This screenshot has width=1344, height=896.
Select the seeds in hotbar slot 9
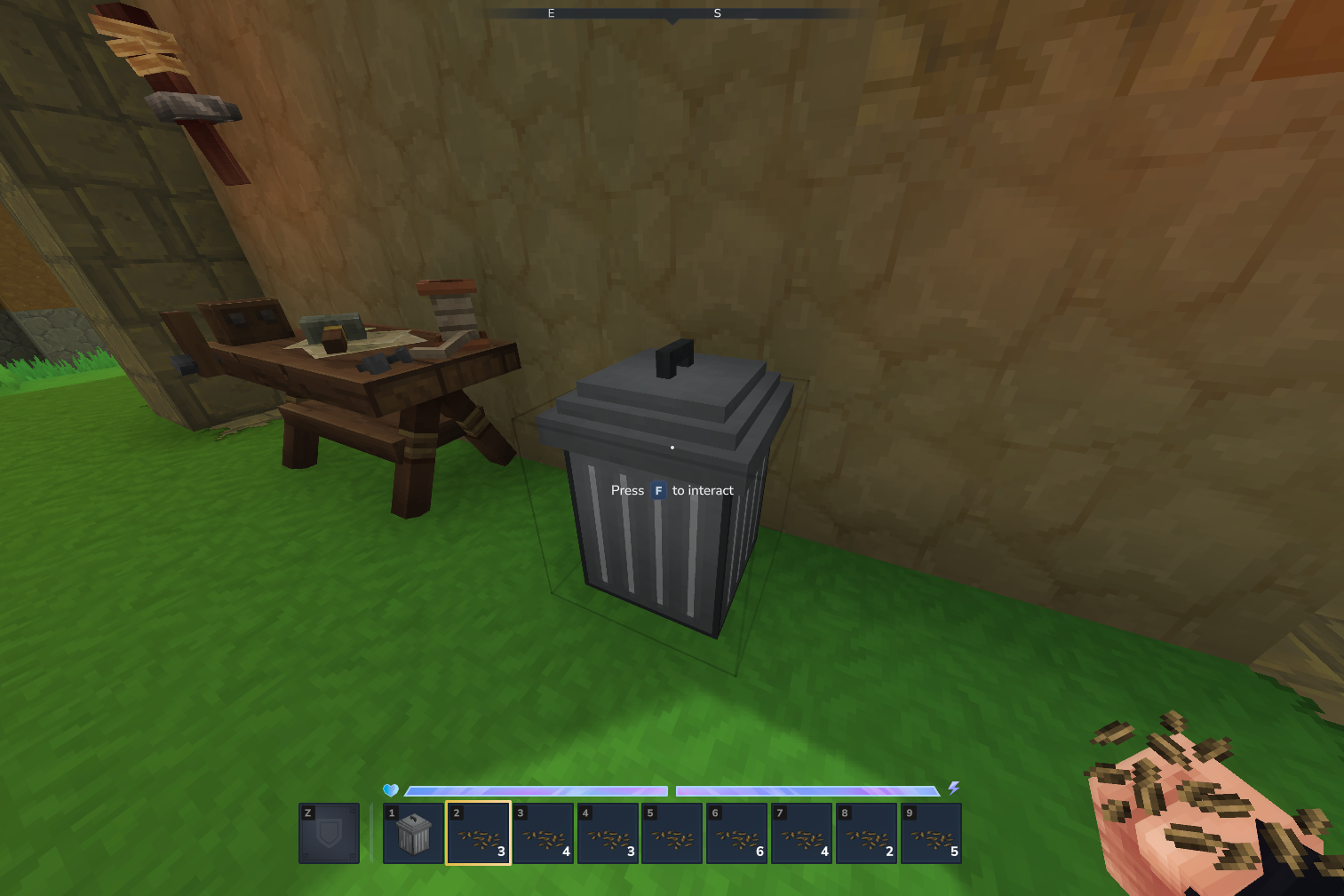(932, 833)
